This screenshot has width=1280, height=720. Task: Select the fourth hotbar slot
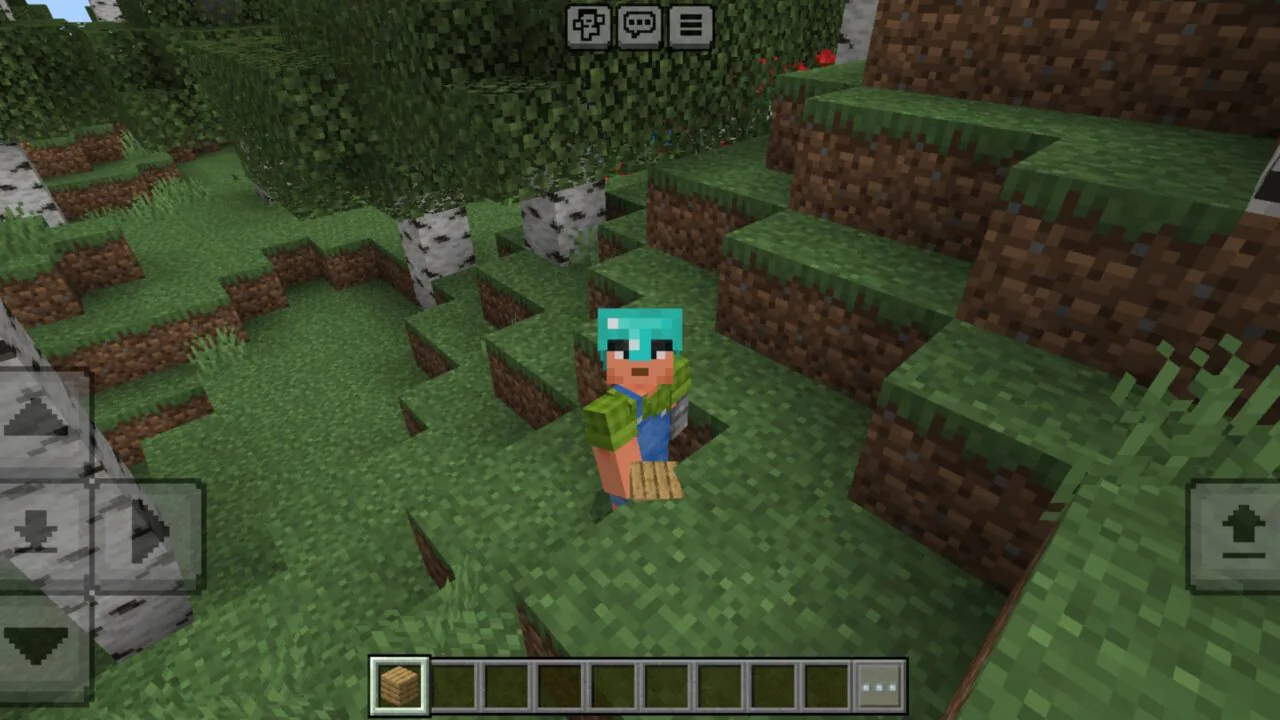point(558,681)
